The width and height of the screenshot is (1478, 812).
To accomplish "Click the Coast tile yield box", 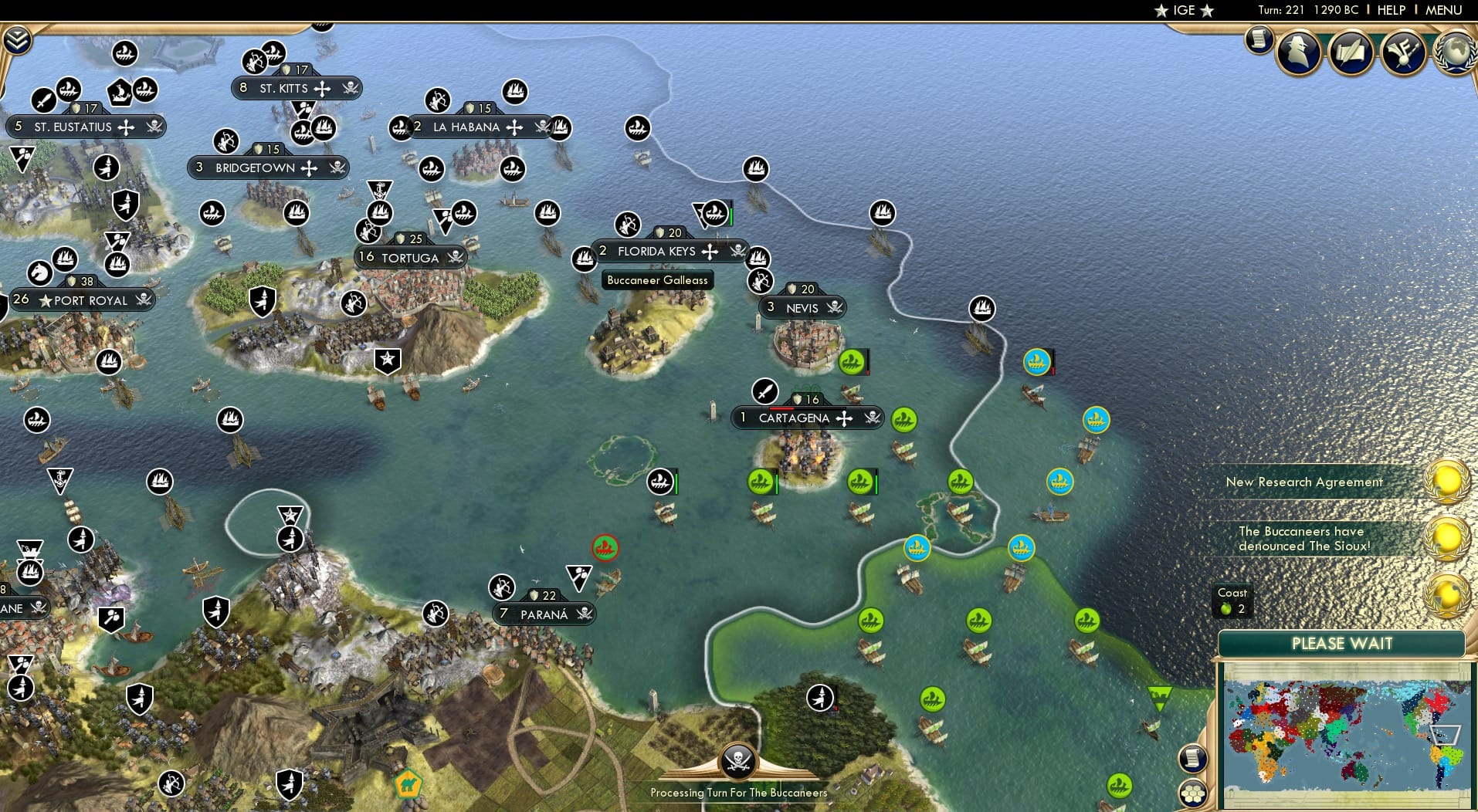I will (x=1232, y=601).
